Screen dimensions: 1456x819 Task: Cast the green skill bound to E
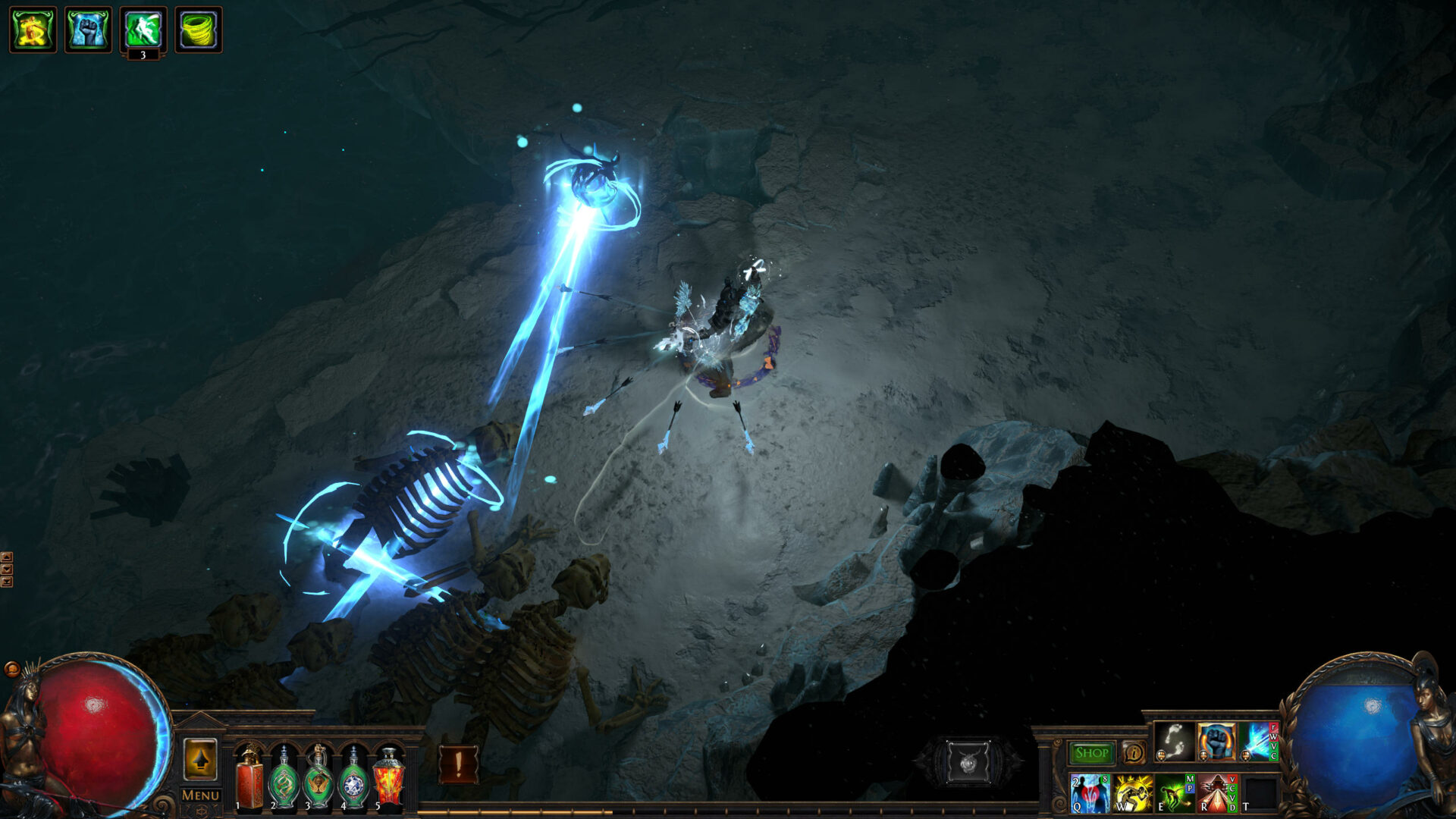pyautogui.click(x=1173, y=792)
